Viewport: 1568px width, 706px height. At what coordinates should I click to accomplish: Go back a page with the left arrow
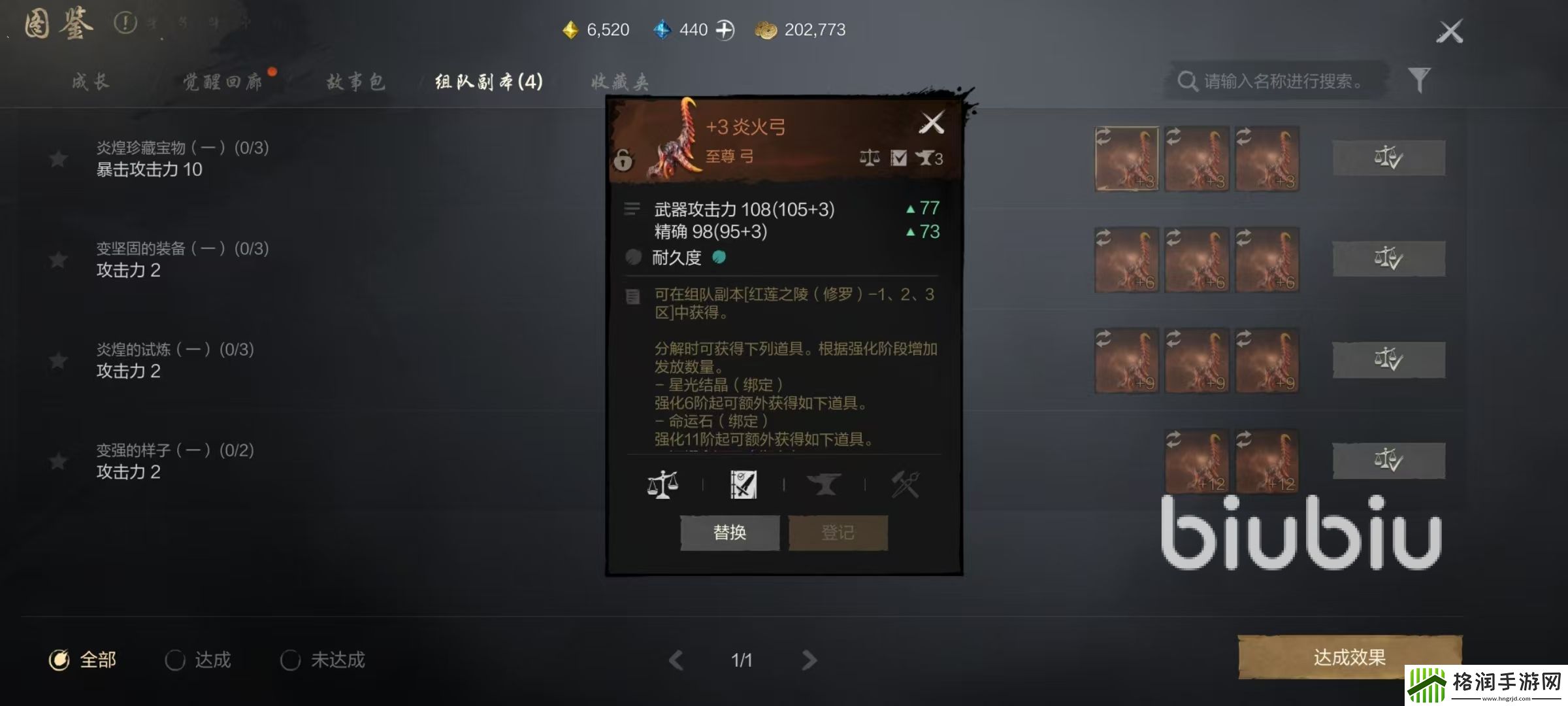click(x=676, y=660)
